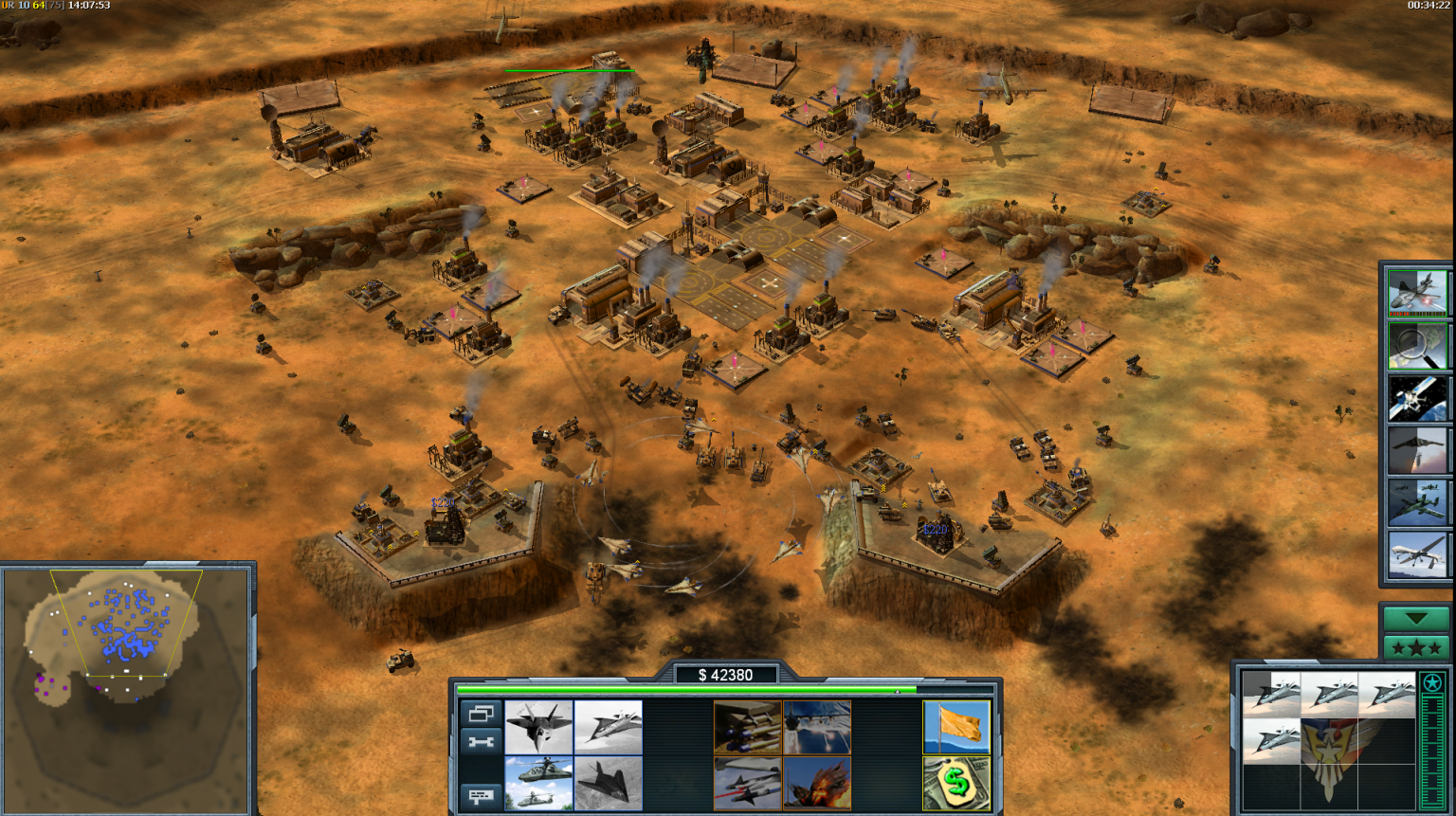
Task: Build a Comanche helicopter
Action: click(538, 780)
